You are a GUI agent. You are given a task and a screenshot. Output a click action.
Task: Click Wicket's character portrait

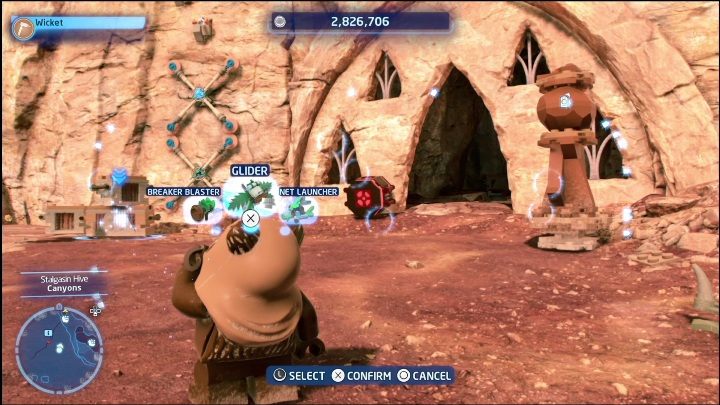pos(23,27)
